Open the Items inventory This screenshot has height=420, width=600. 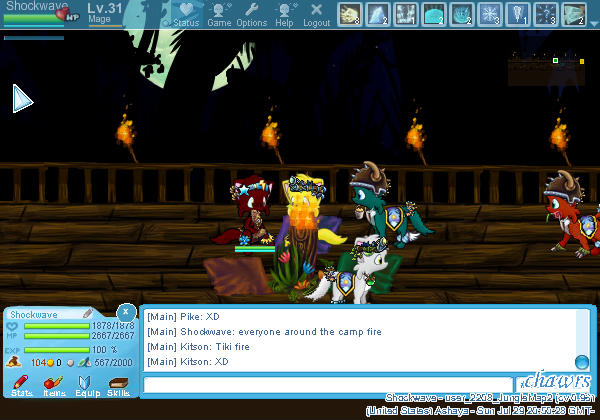point(54,385)
